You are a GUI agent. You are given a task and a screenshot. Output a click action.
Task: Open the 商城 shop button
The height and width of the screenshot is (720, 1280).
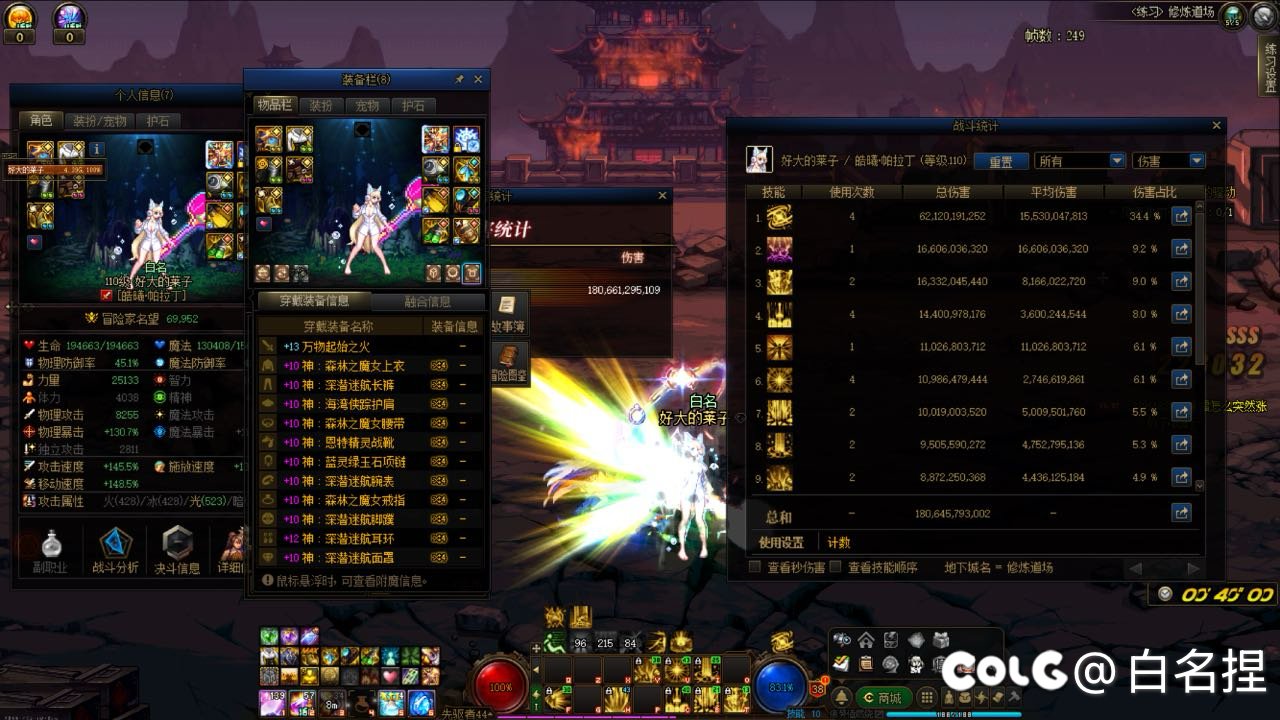coord(883,697)
